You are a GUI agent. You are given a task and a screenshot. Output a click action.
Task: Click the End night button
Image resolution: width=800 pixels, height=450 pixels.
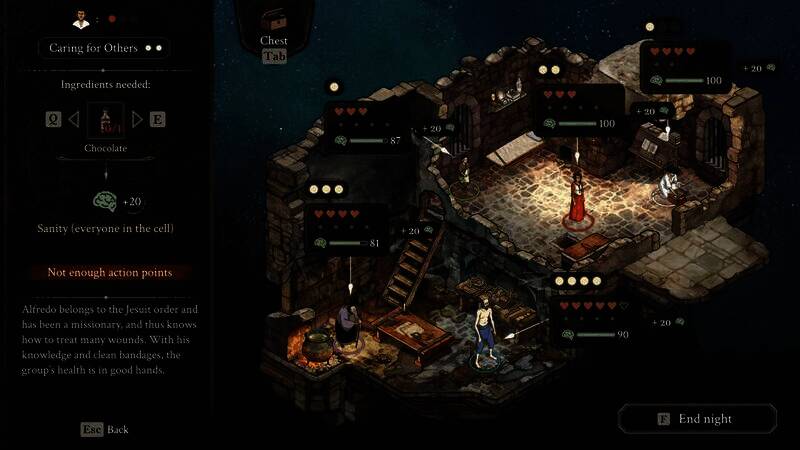point(696,419)
